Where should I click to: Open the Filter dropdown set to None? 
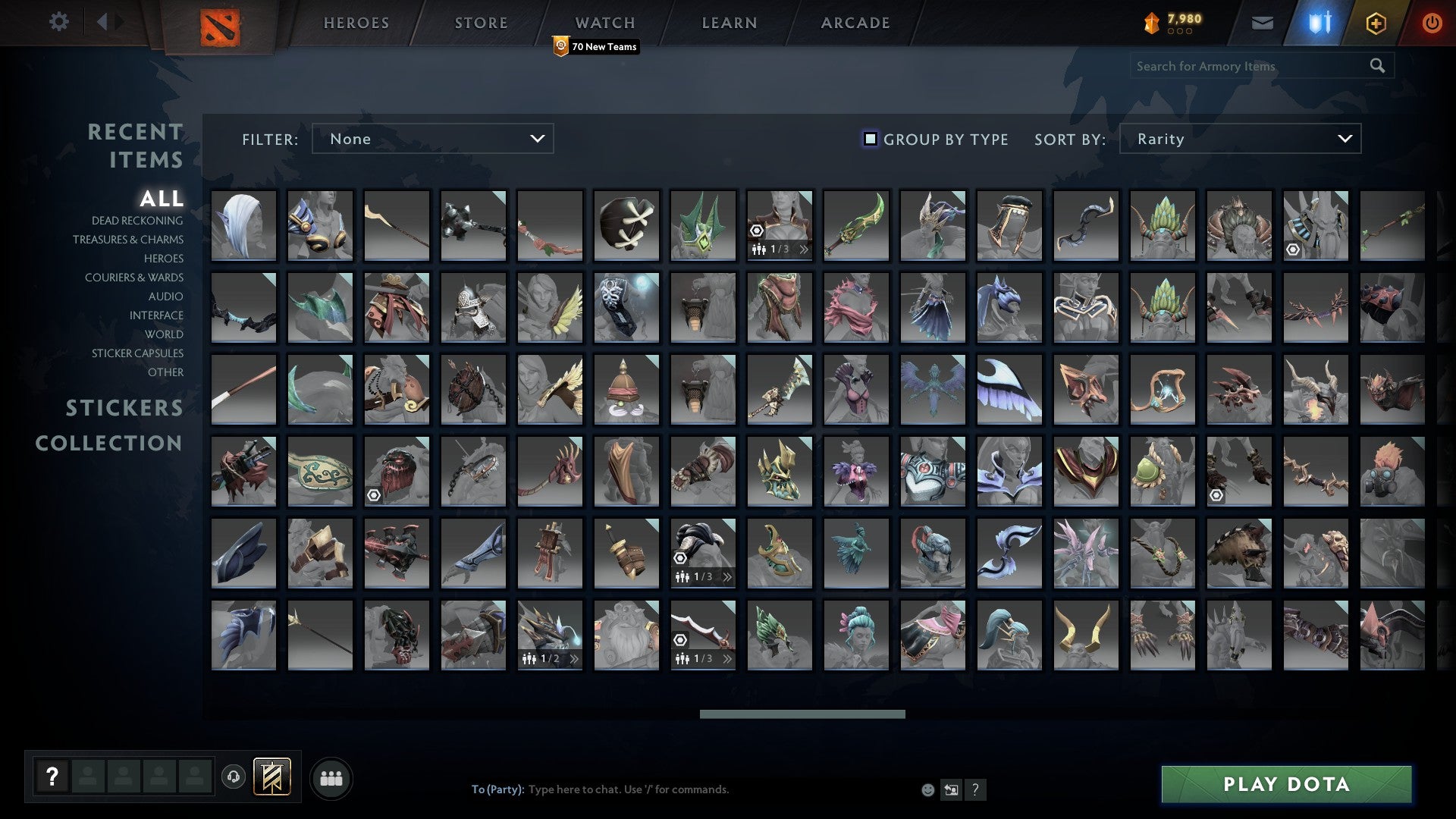coord(432,139)
